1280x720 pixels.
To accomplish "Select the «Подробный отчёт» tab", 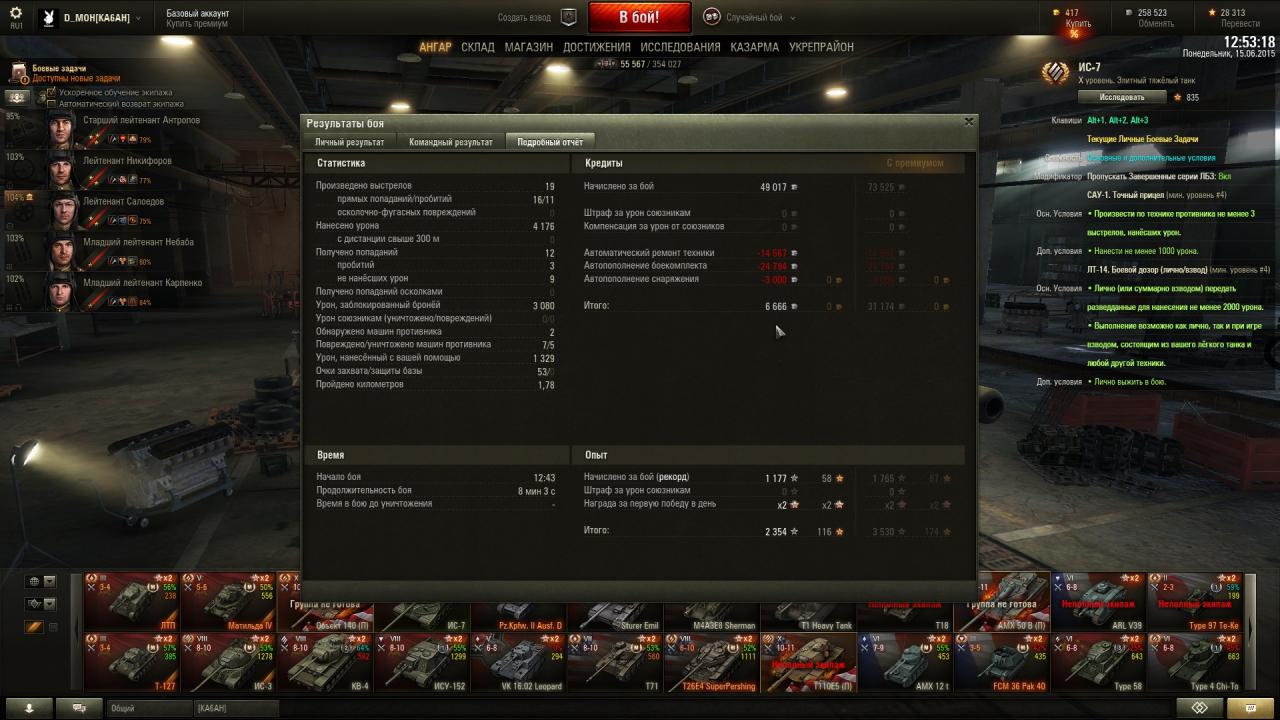I will tap(549, 142).
